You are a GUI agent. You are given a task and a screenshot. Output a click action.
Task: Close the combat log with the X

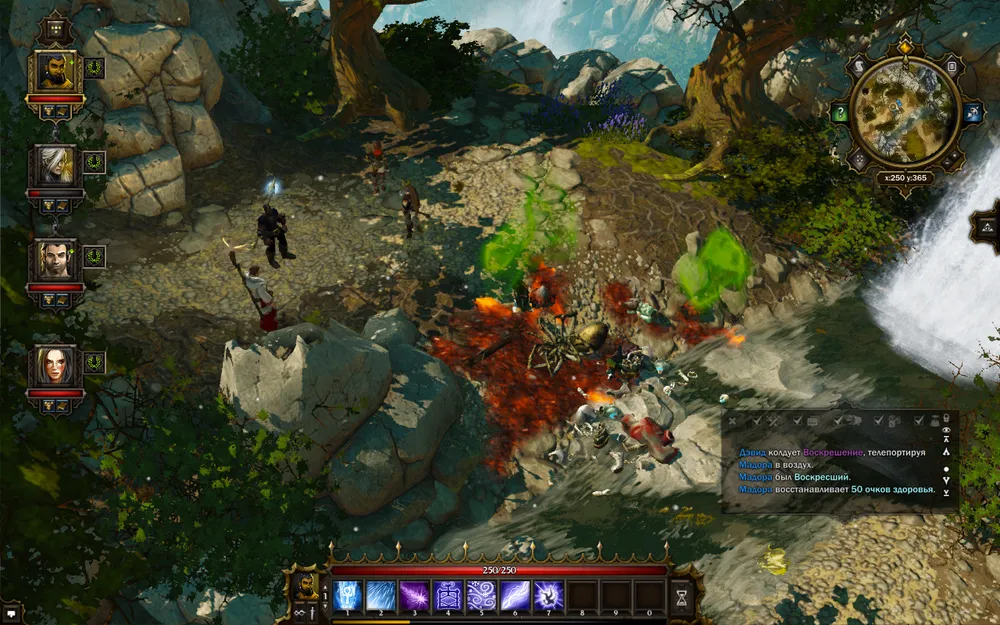[x=730, y=420]
